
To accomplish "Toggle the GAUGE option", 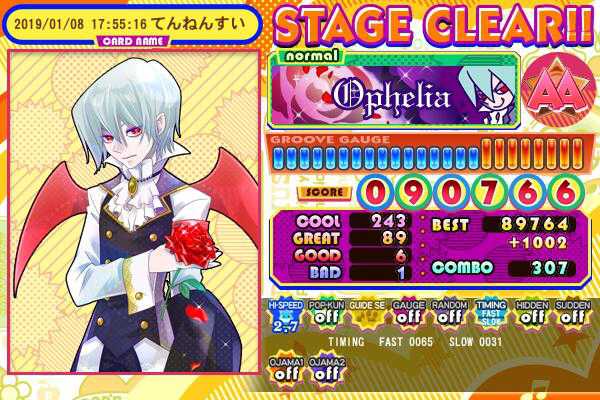I will pyautogui.click(x=404, y=317).
